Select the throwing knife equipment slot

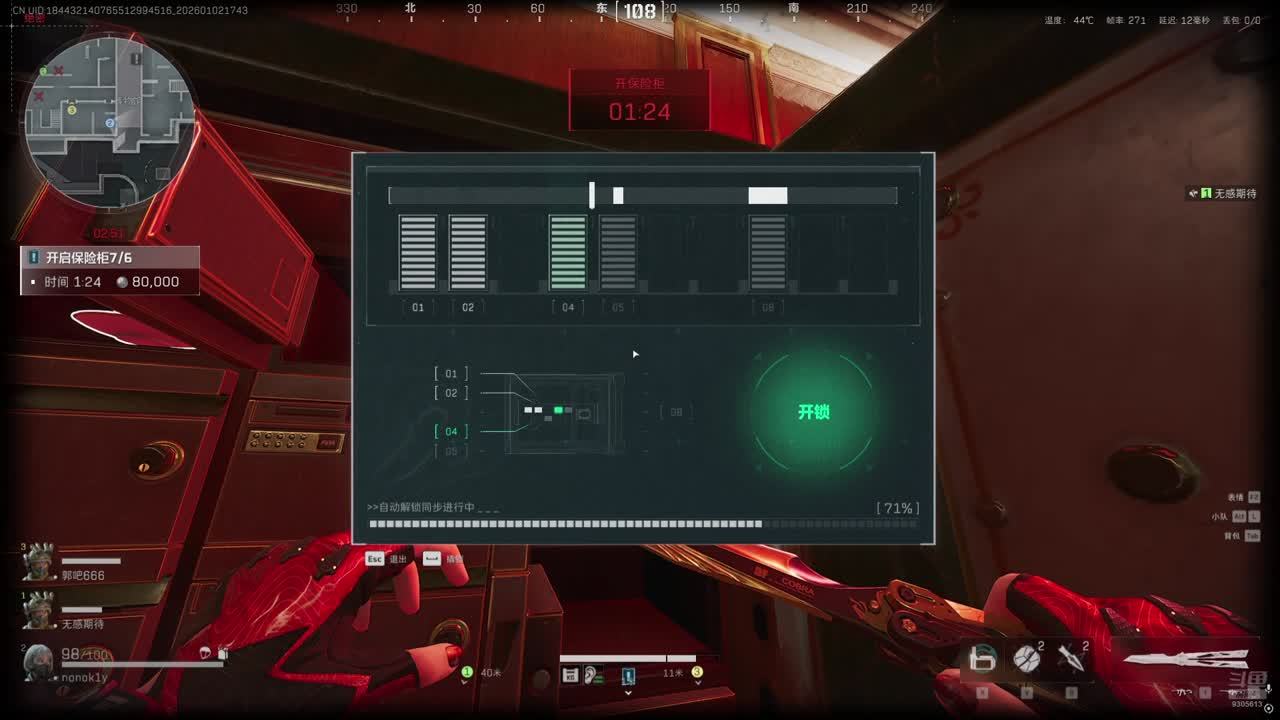[1071, 659]
